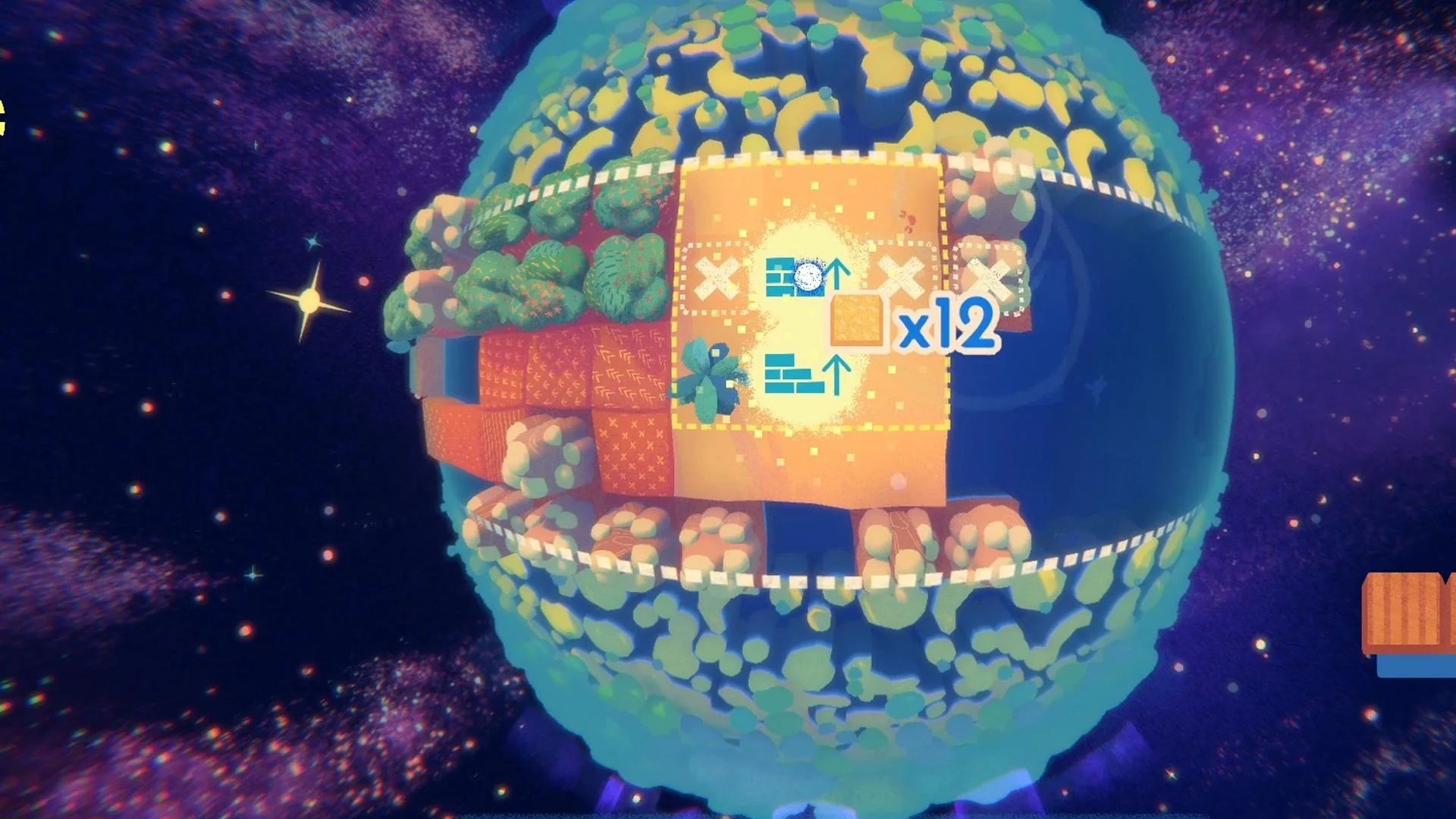Click the glowing star left of the planet
The image size is (1456, 819).
coord(309,300)
